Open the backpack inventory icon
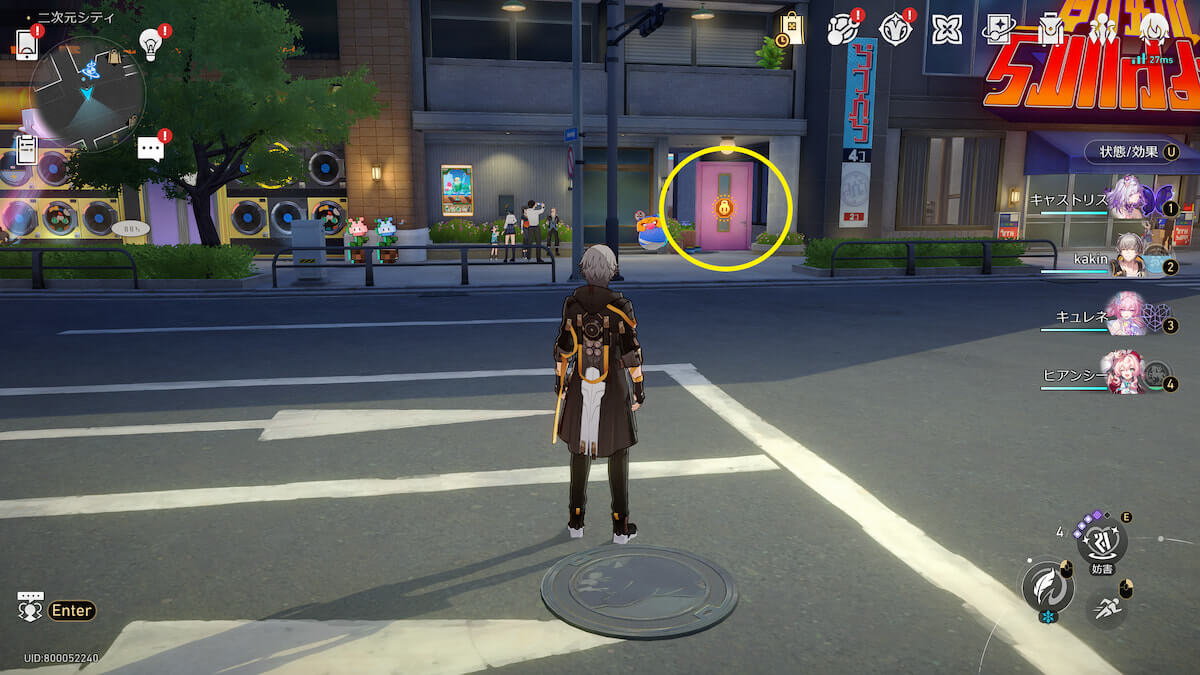The height and width of the screenshot is (675, 1200). [x=1050, y=30]
